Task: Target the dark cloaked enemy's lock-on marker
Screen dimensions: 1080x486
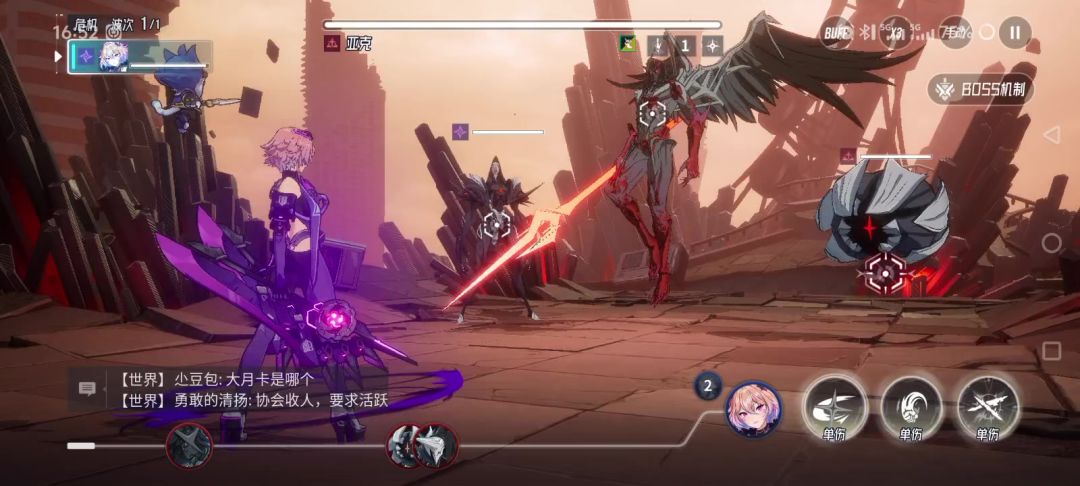Action: [496, 225]
